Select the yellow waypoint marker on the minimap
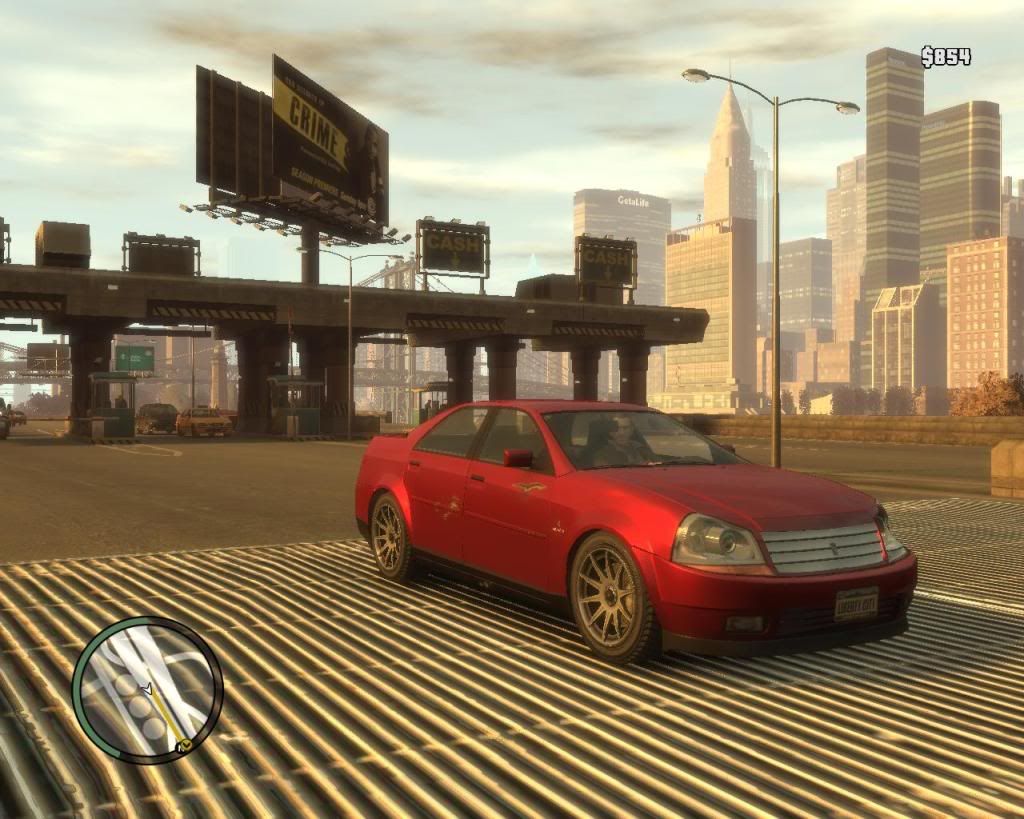 184,745
